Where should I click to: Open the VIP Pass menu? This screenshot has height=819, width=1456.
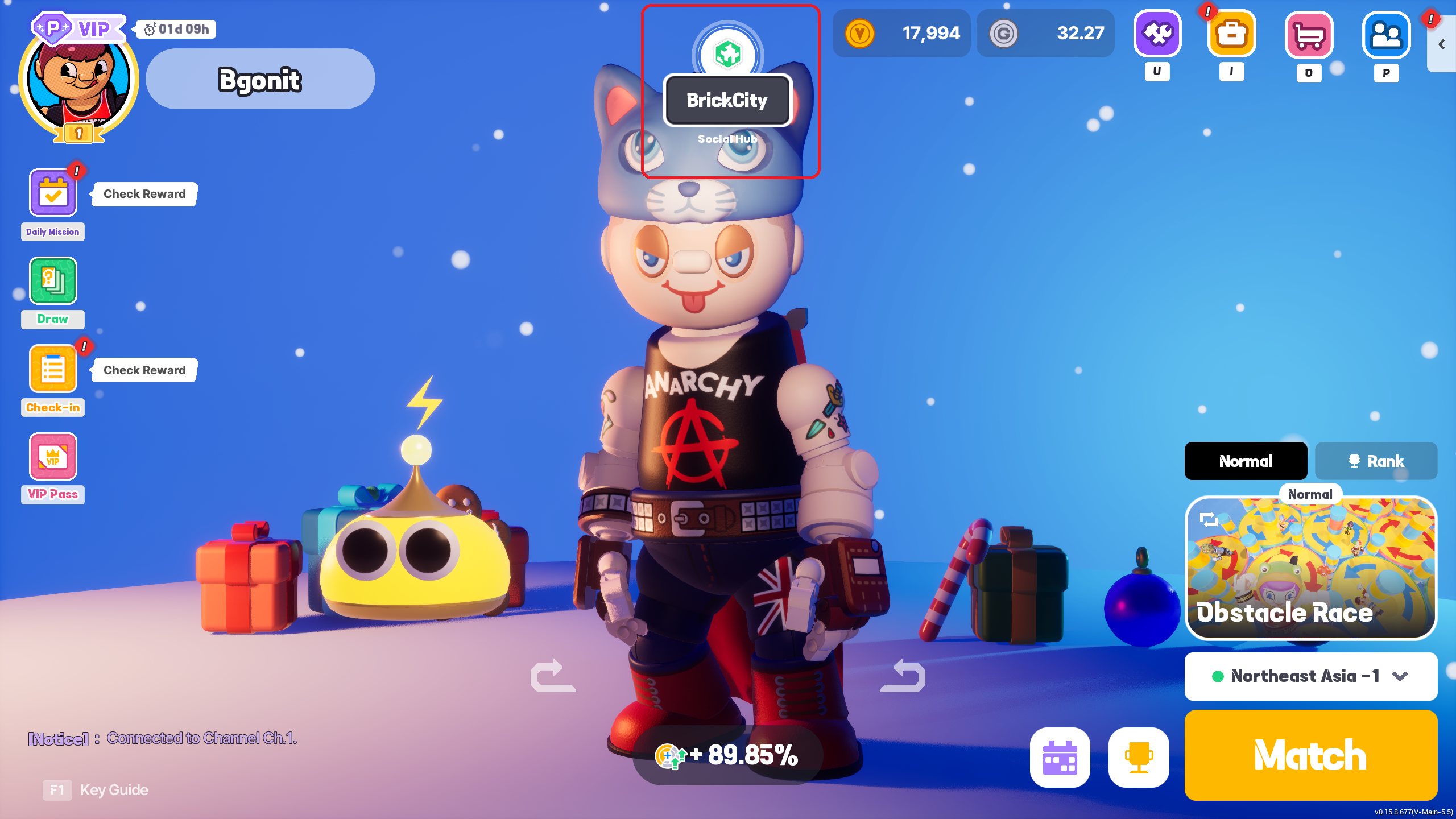coord(53,457)
